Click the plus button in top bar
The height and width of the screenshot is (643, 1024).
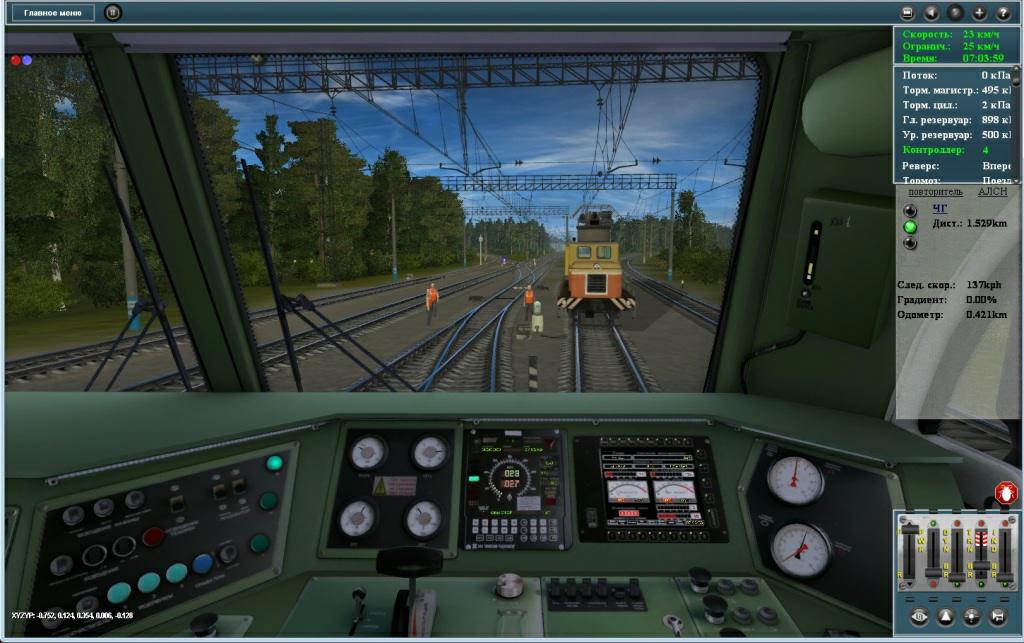pyautogui.click(x=979, y=13)
